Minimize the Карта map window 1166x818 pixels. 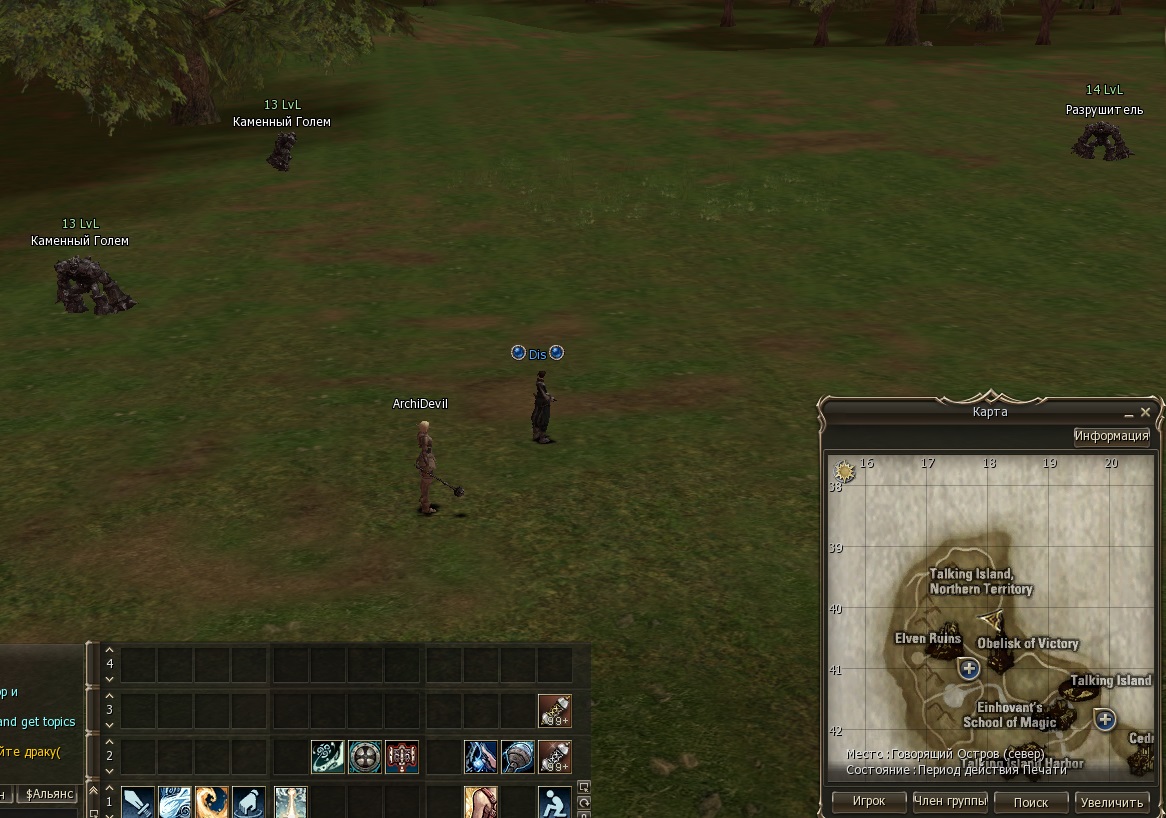(x=1127, y=413)
